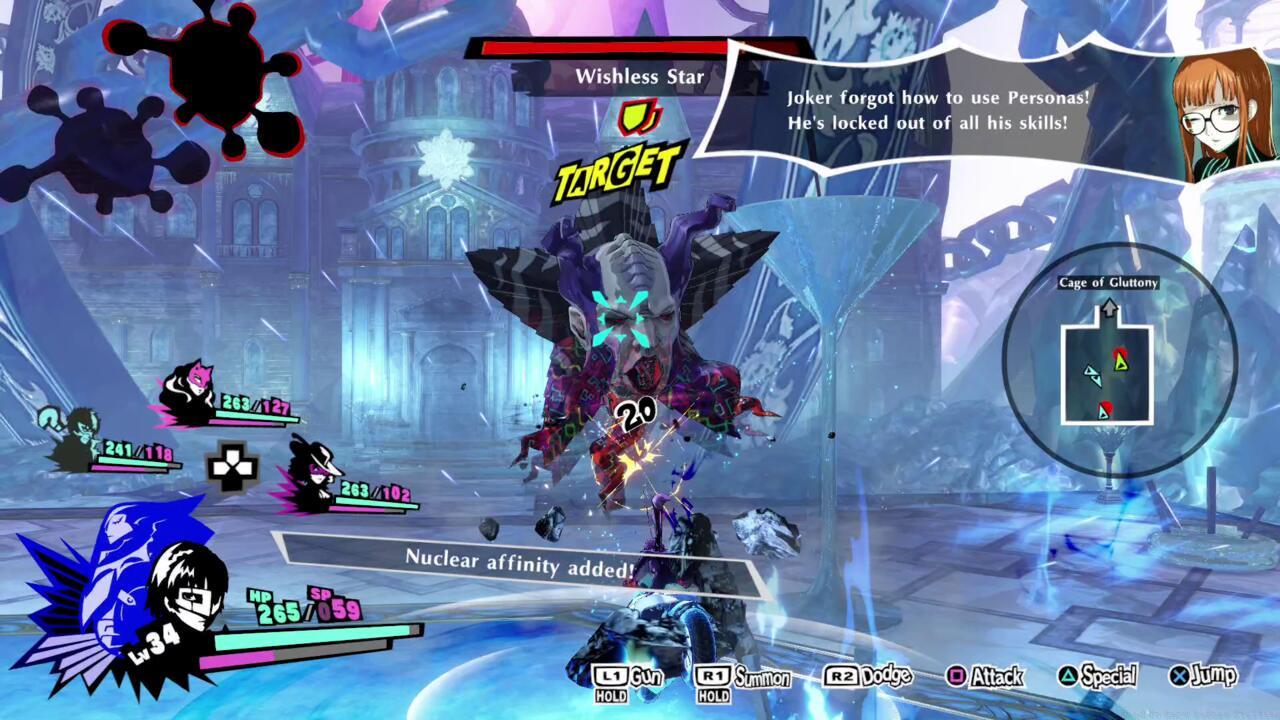Image resolution: width=1280 pixels, height=720 pixels.
Task: Click the D-pad character switch icon
Action: click(x=232, y=467)
